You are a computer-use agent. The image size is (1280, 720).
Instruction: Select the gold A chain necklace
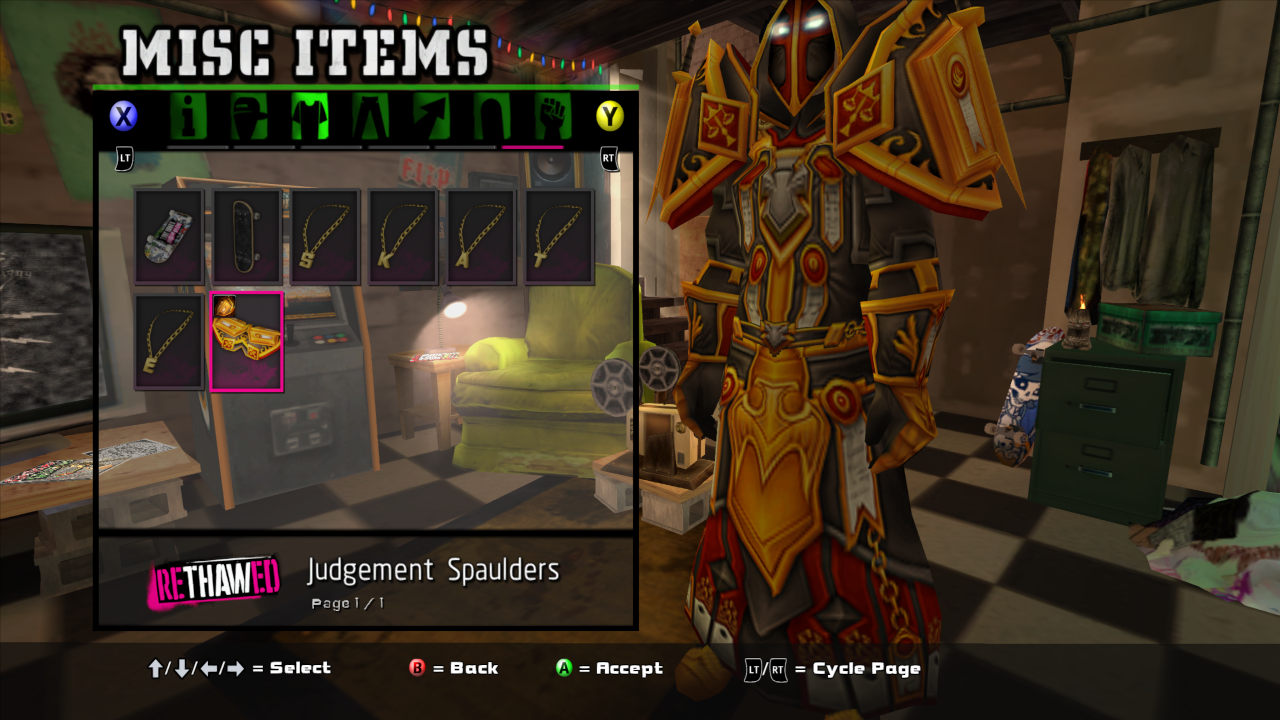point(481,237)
